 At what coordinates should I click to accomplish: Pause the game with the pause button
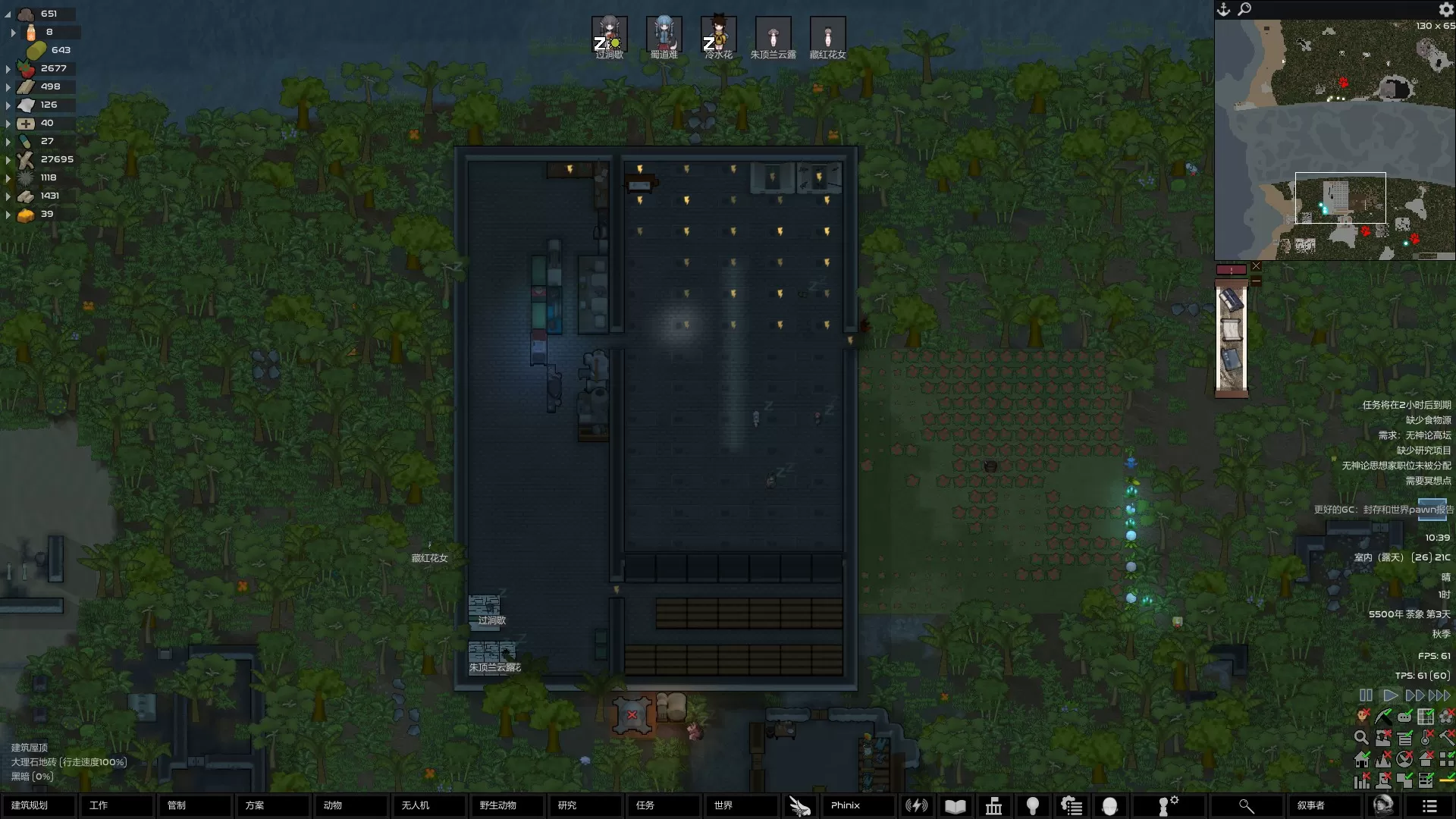point(1366,695)
